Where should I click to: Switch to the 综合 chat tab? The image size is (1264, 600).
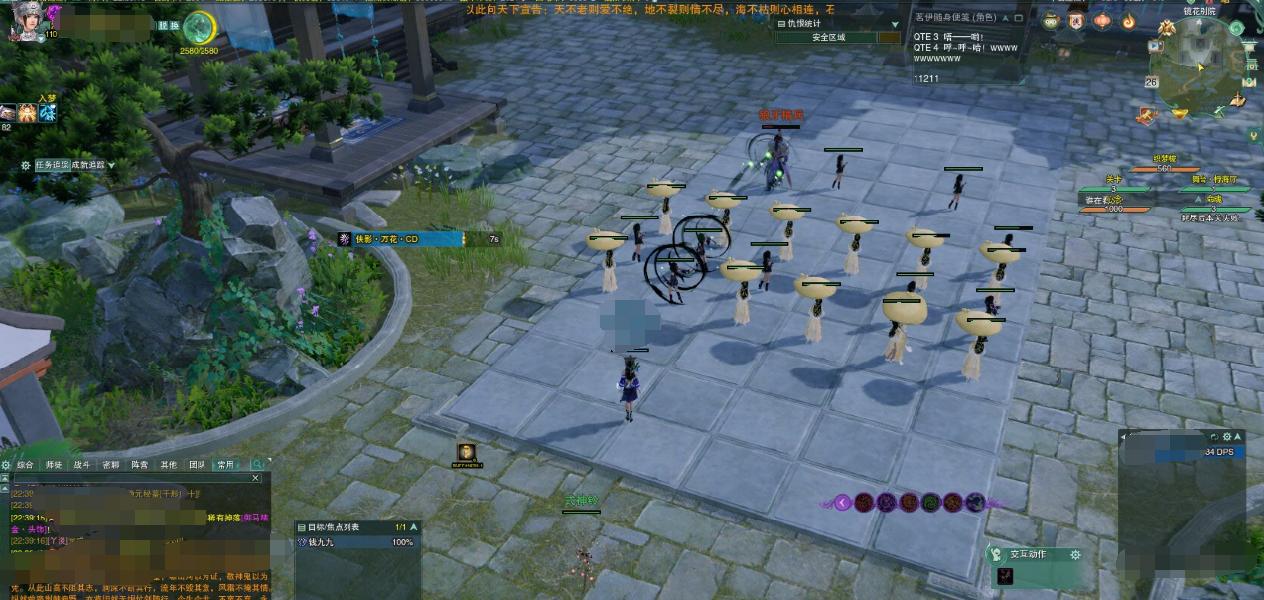[x=26, y=465]
